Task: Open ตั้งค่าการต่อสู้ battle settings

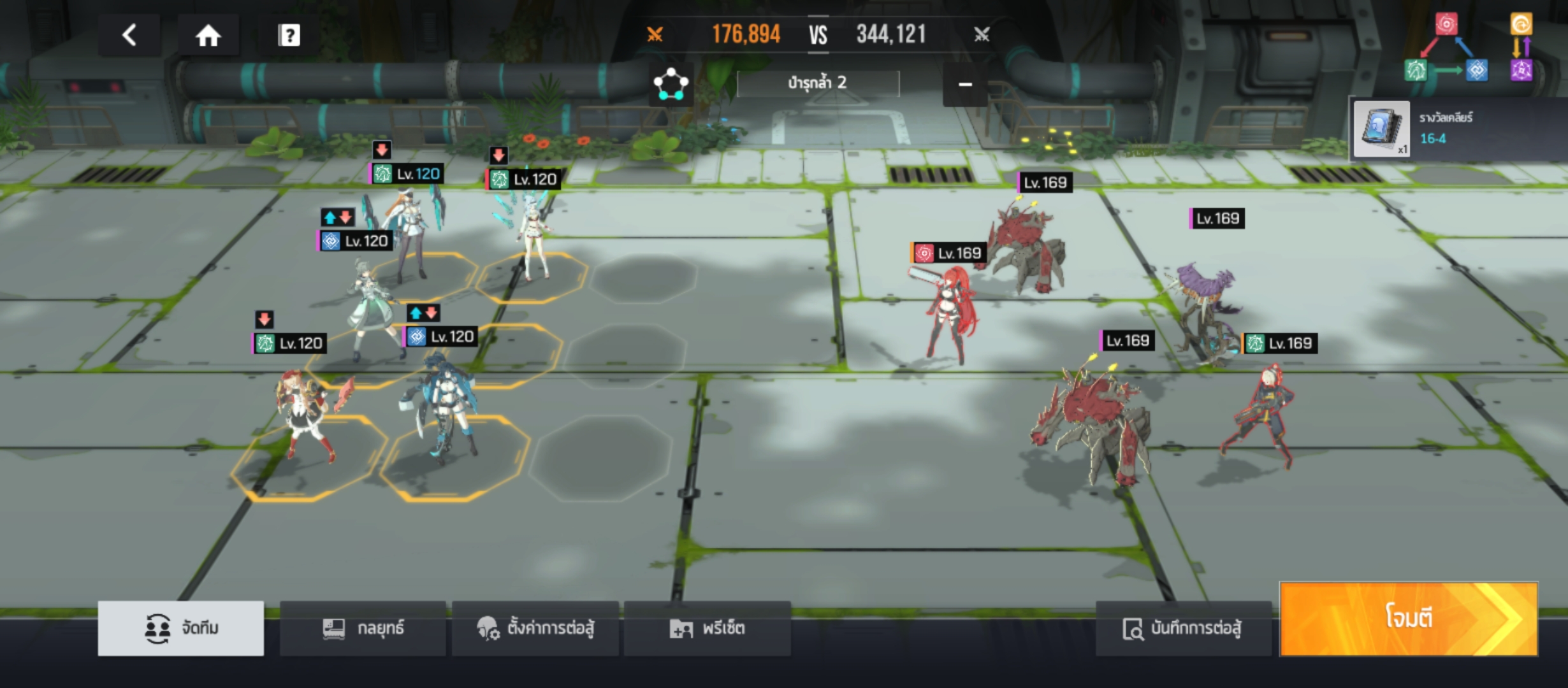Action: pos(535,628)
